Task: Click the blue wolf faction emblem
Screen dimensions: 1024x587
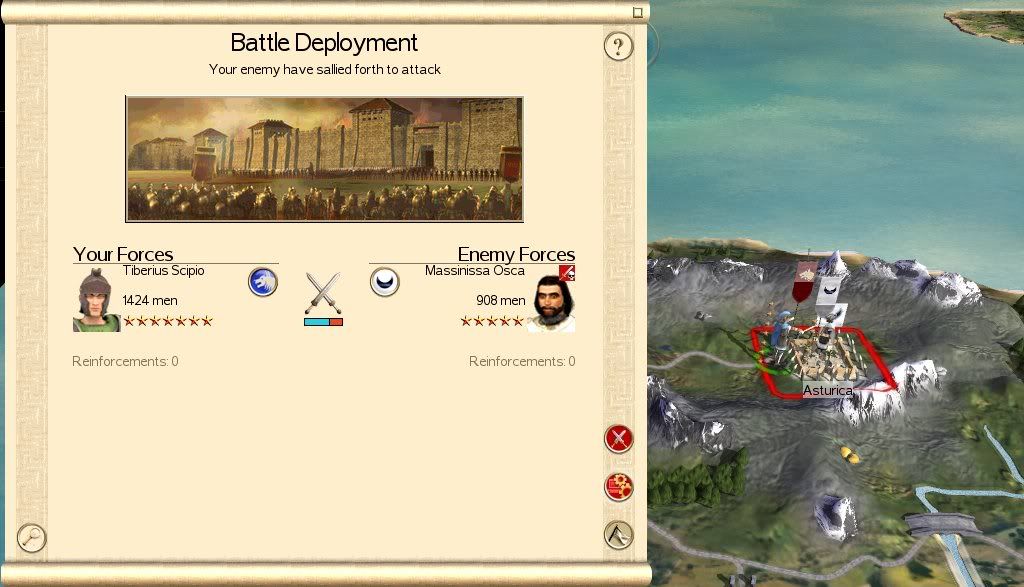Action: [x=263, y=282]
